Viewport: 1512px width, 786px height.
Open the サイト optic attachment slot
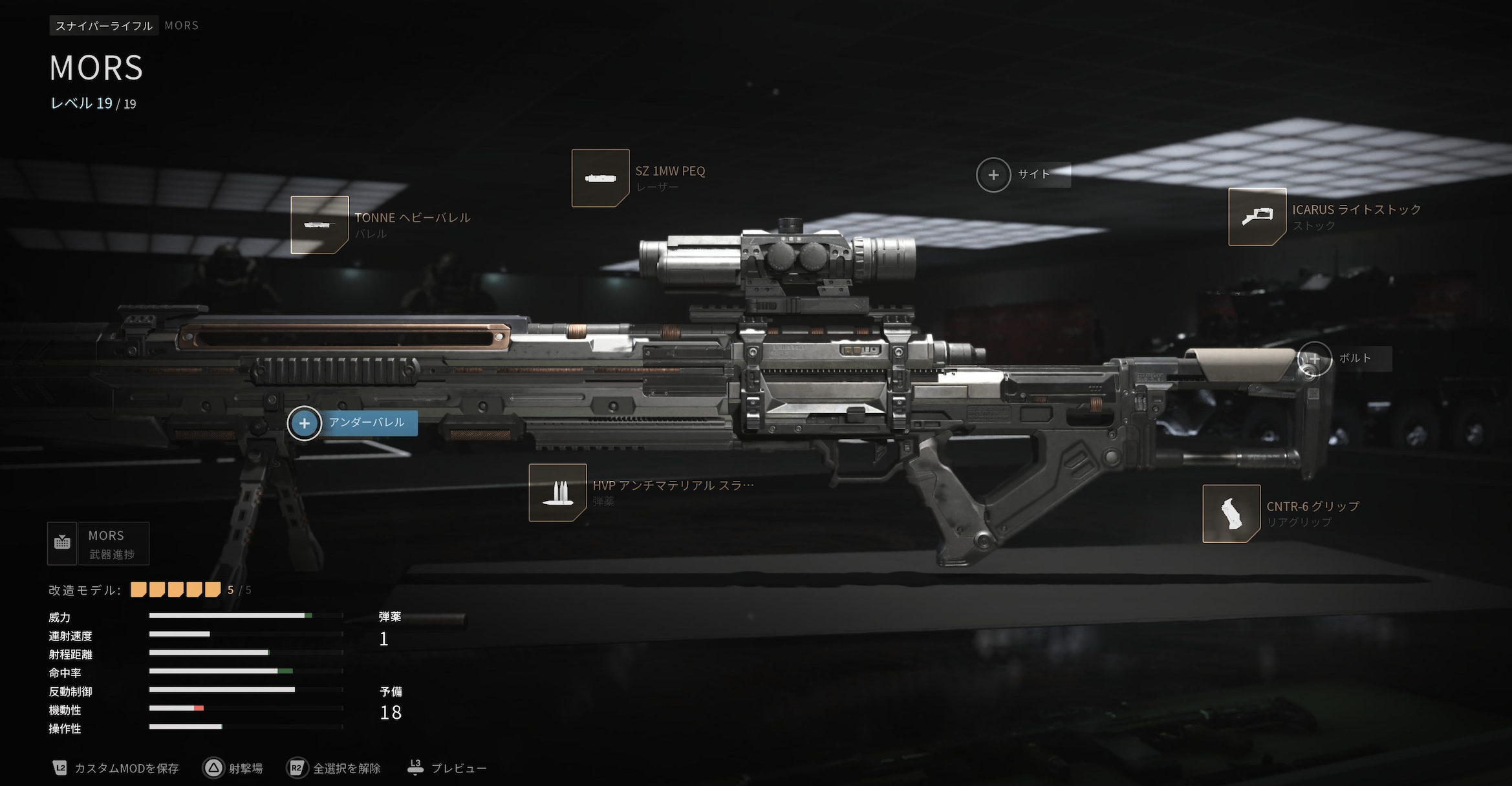(993, 175)
